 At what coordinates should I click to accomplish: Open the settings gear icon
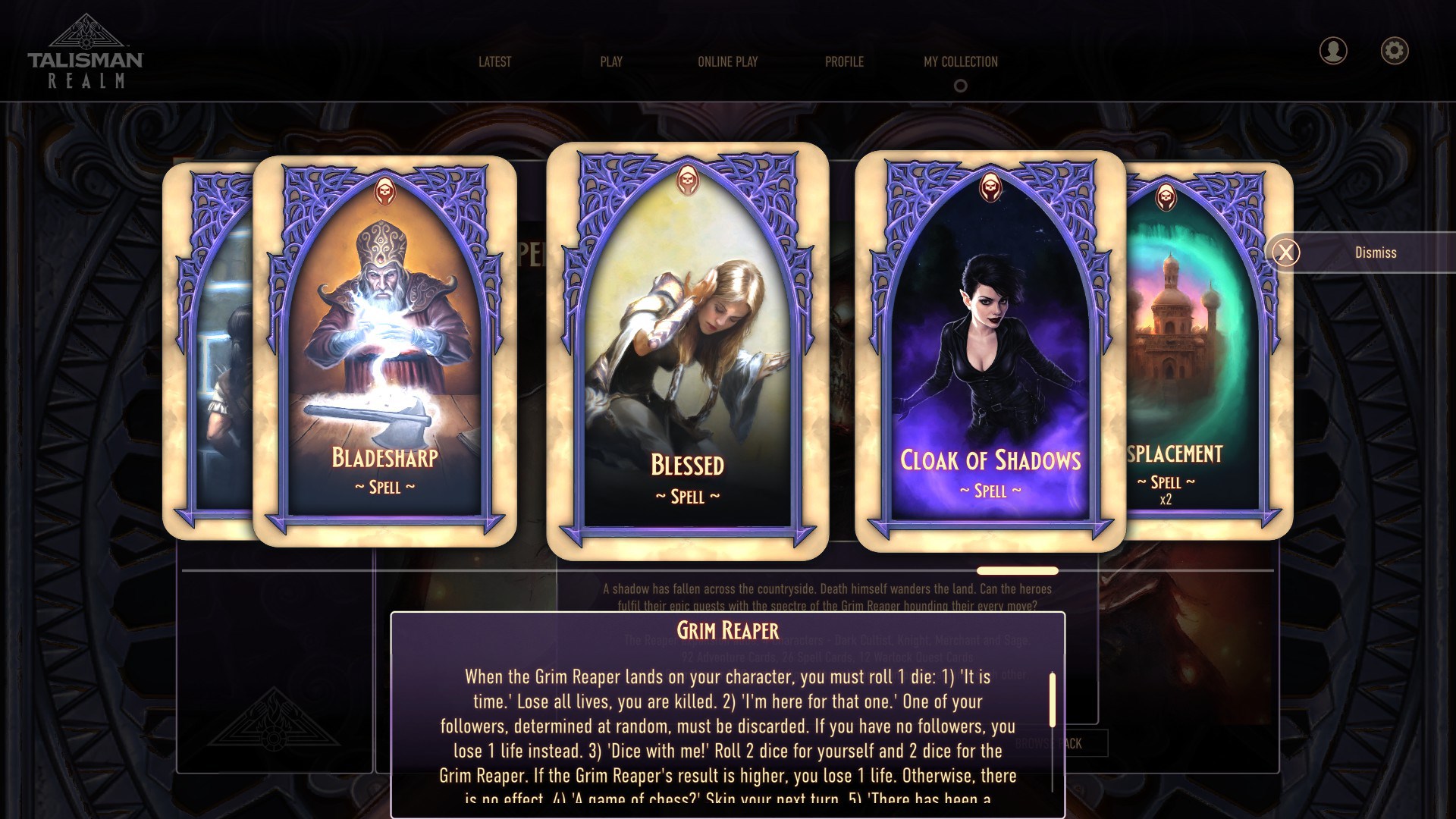tap(1394, 50)
